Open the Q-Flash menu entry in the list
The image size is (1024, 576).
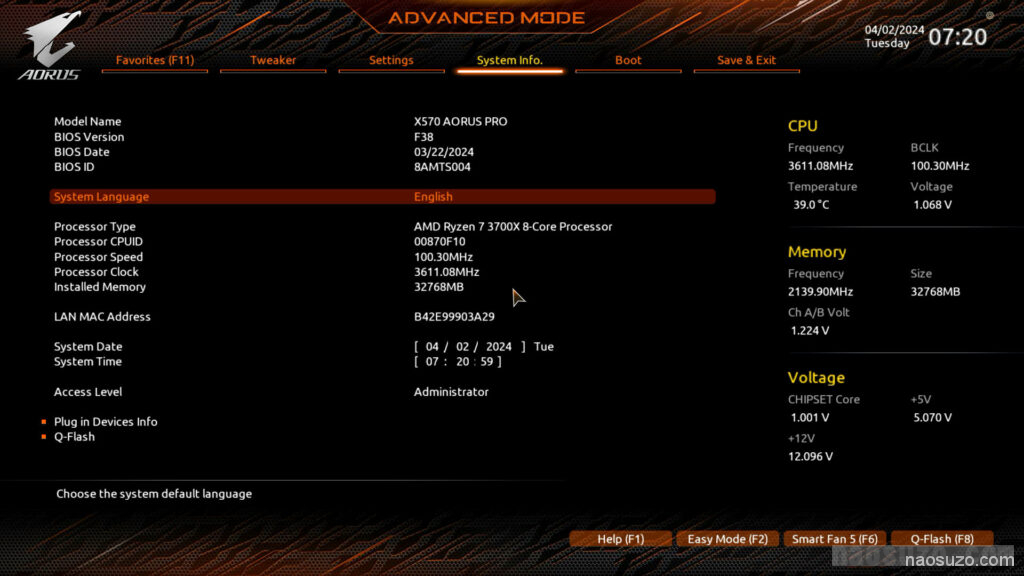pyautogui.click(x=74, y=437)
